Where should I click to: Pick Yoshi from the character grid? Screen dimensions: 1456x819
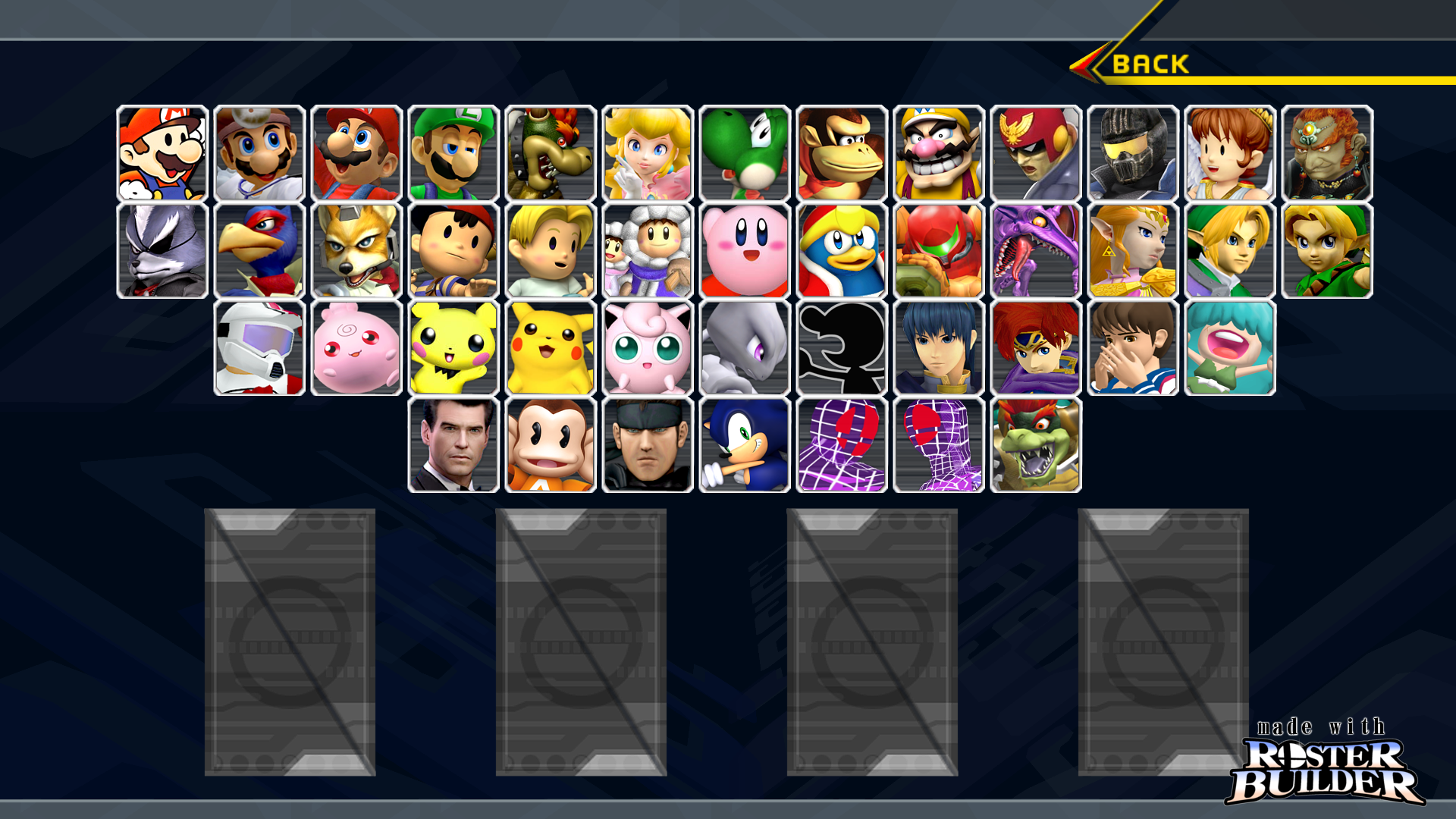pyautogui.click(x=743, y=153)
